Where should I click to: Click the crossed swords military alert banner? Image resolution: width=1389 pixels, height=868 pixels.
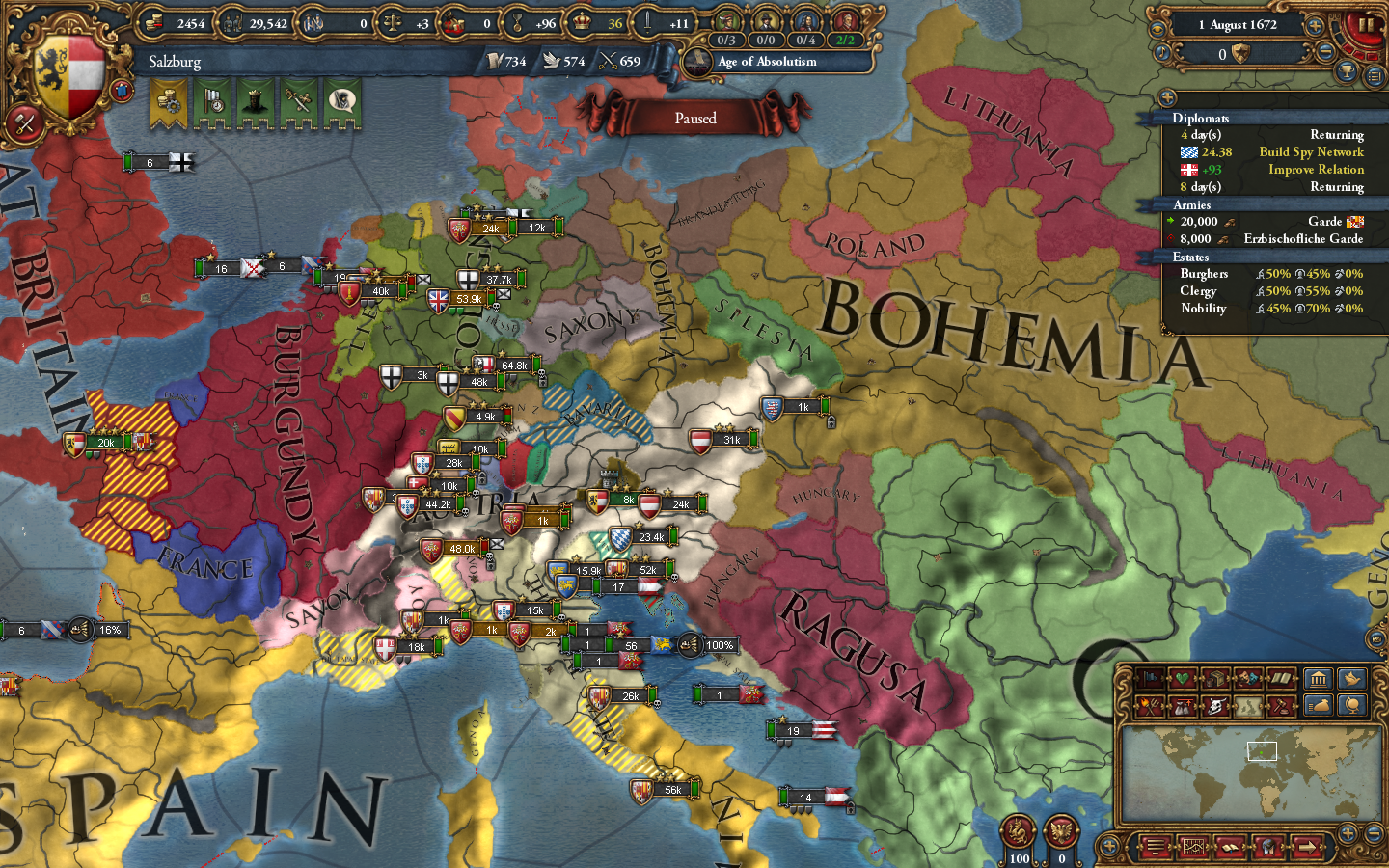tap(298, 102)
